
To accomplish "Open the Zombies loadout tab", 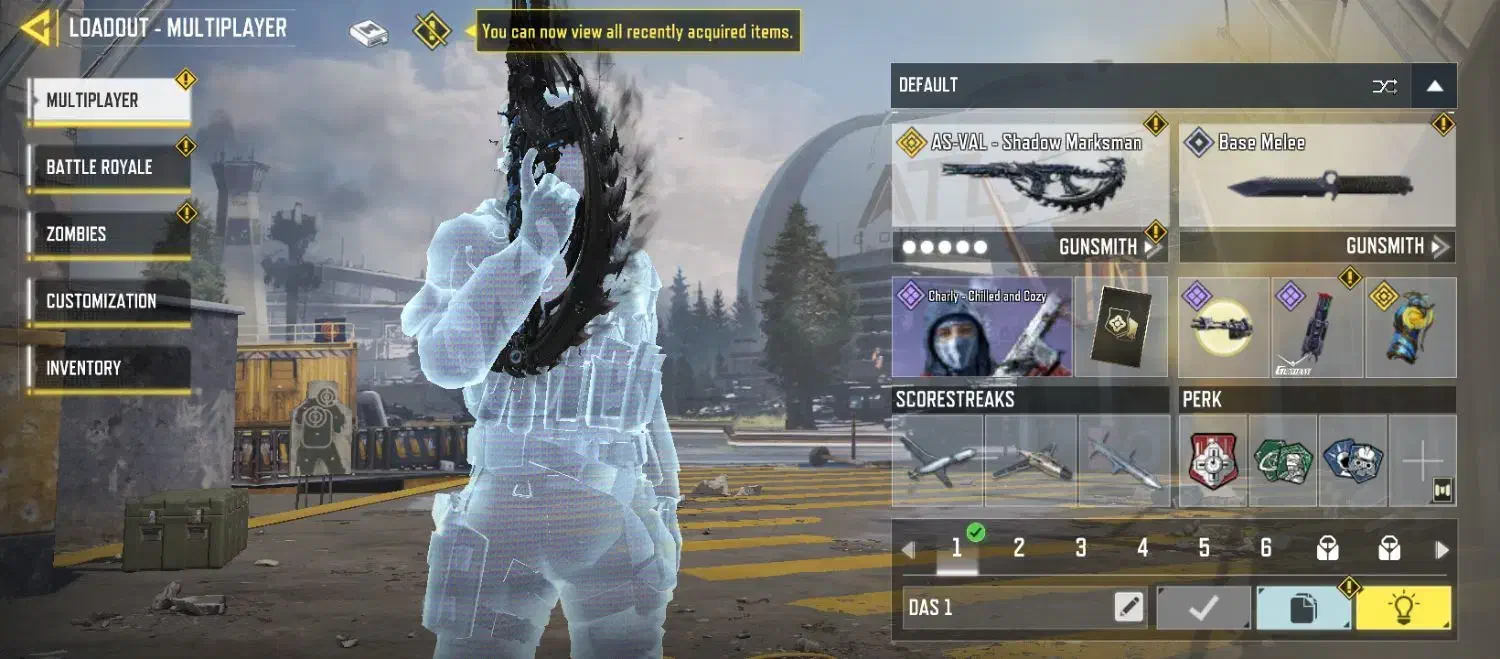I will point(108,234).
